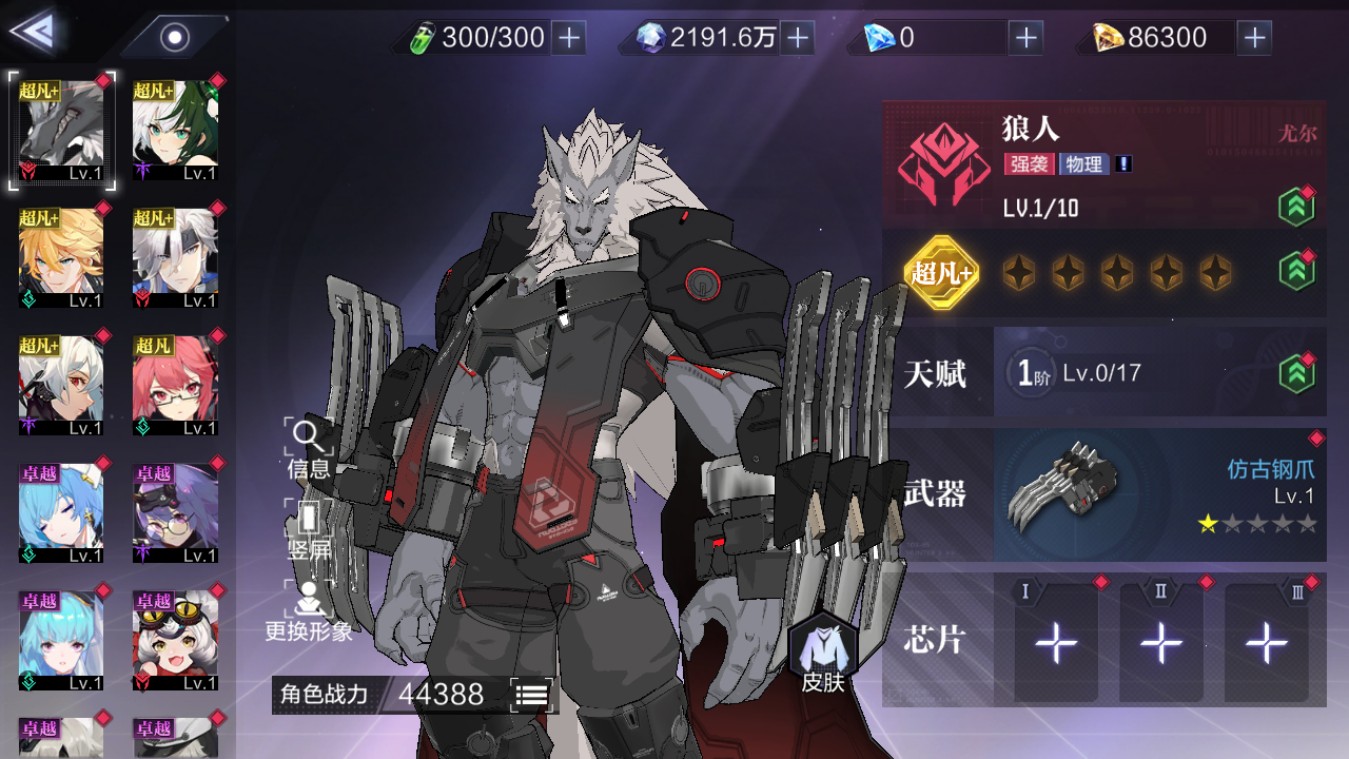The width and height of the screenshot is (1349, 759).
Task: Open the 天赋 talent panel
Action: 1104,373
